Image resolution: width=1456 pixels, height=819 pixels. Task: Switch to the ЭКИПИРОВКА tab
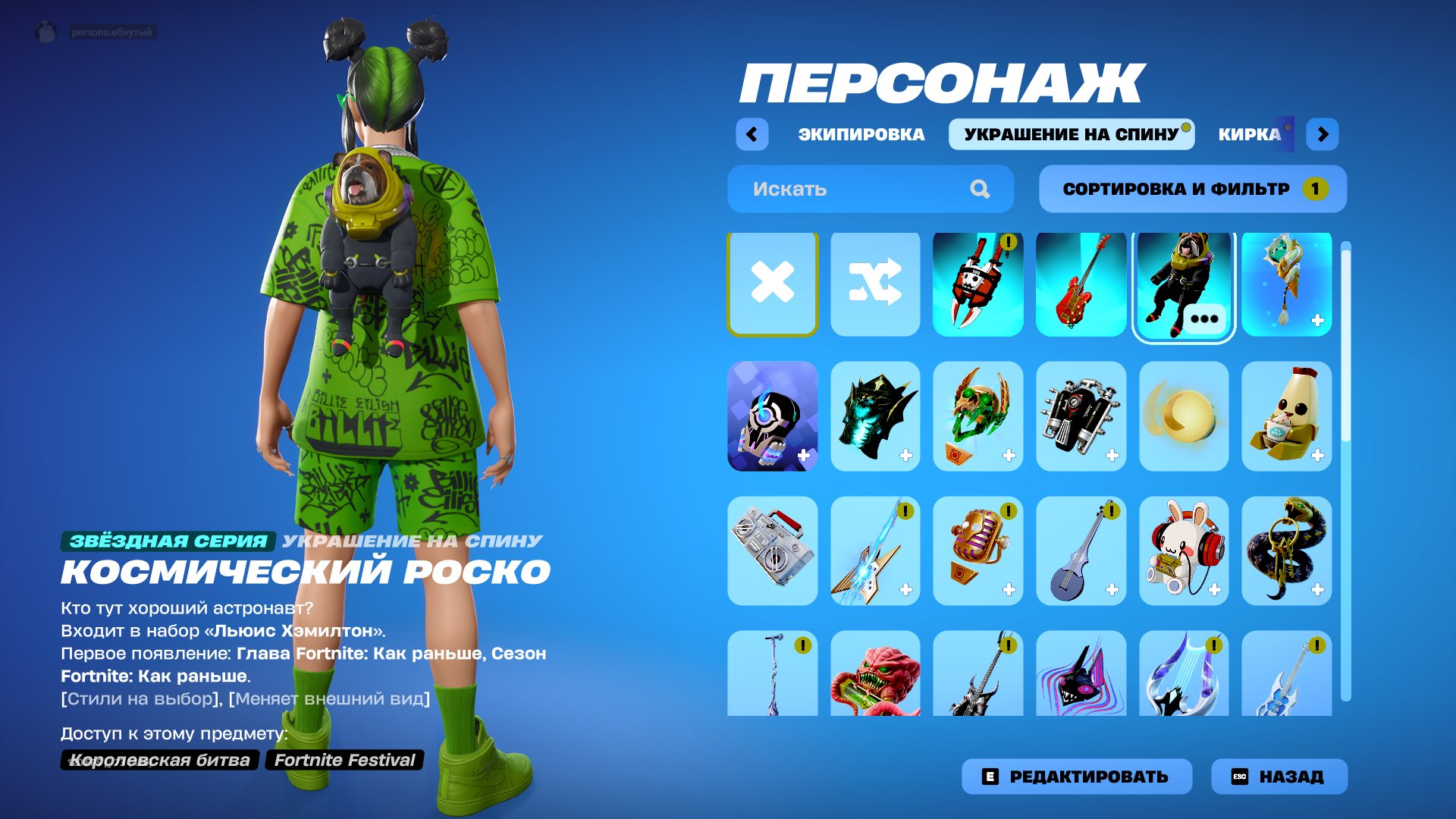859,133
